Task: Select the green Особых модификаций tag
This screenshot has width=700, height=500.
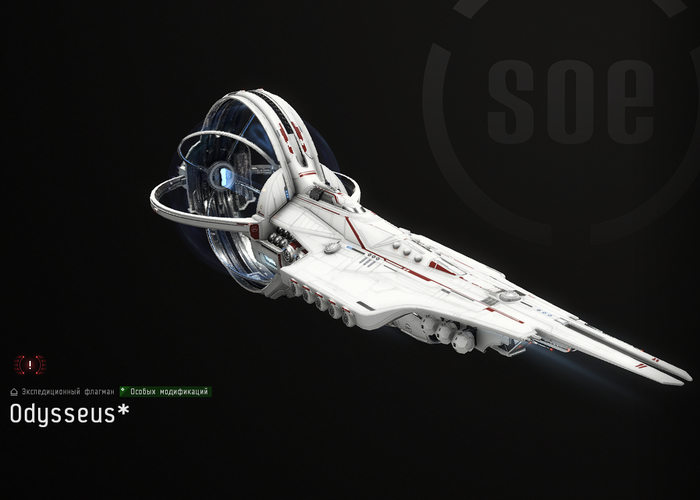Action: click(x=167, y=392)
